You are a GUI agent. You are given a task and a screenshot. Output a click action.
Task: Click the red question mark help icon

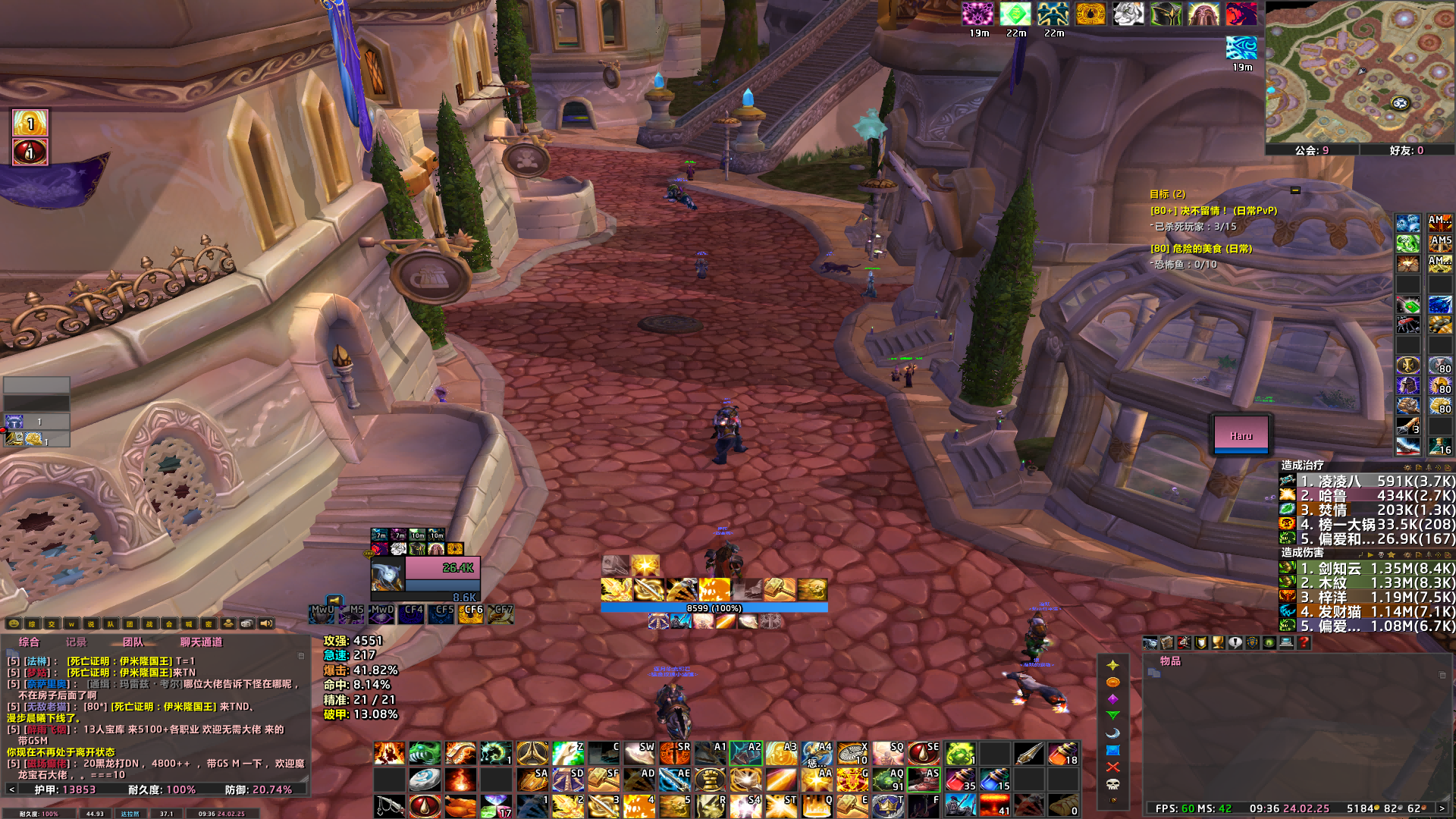click(1304, 643)
